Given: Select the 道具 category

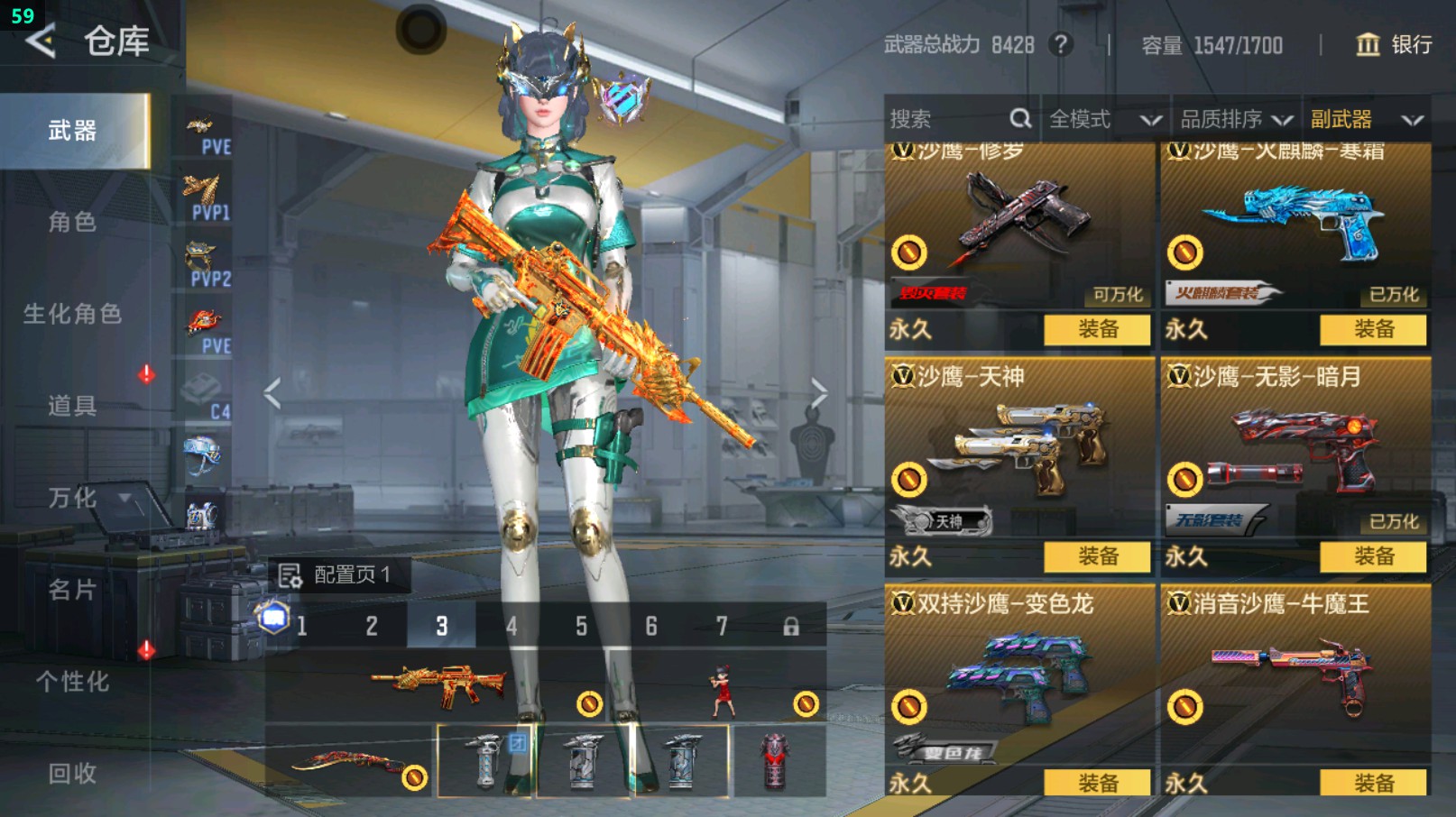Looking at the screenshot, I should (x=72, y=406).
